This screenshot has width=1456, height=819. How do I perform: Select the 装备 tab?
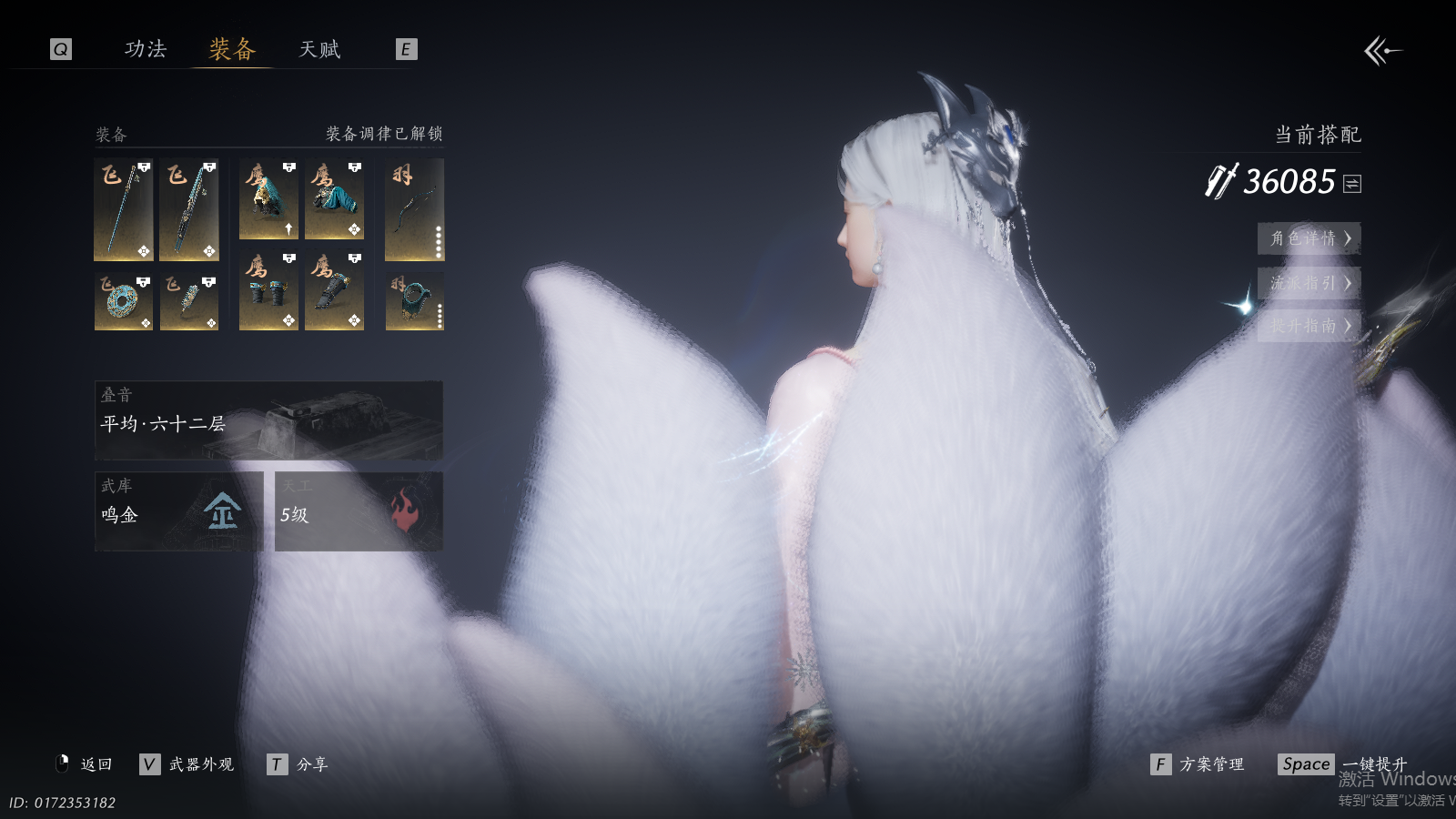(233, 49)
